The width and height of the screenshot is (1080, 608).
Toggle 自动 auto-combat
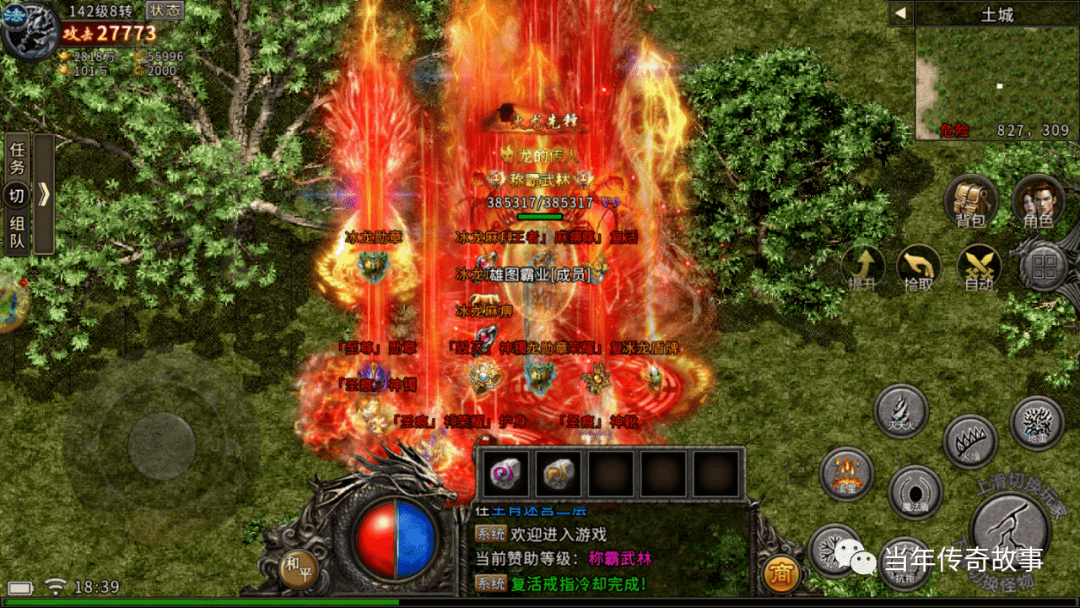pyautogui.click(x=979, y=267)
